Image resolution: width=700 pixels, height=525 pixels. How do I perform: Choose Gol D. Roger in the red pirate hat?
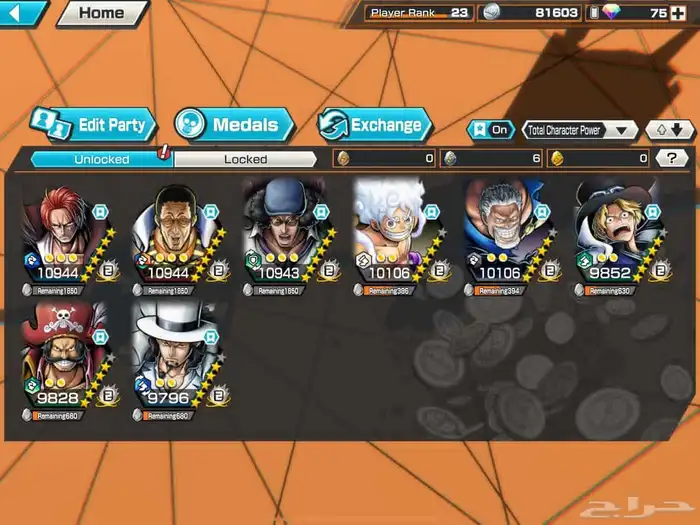click(69, 357)
